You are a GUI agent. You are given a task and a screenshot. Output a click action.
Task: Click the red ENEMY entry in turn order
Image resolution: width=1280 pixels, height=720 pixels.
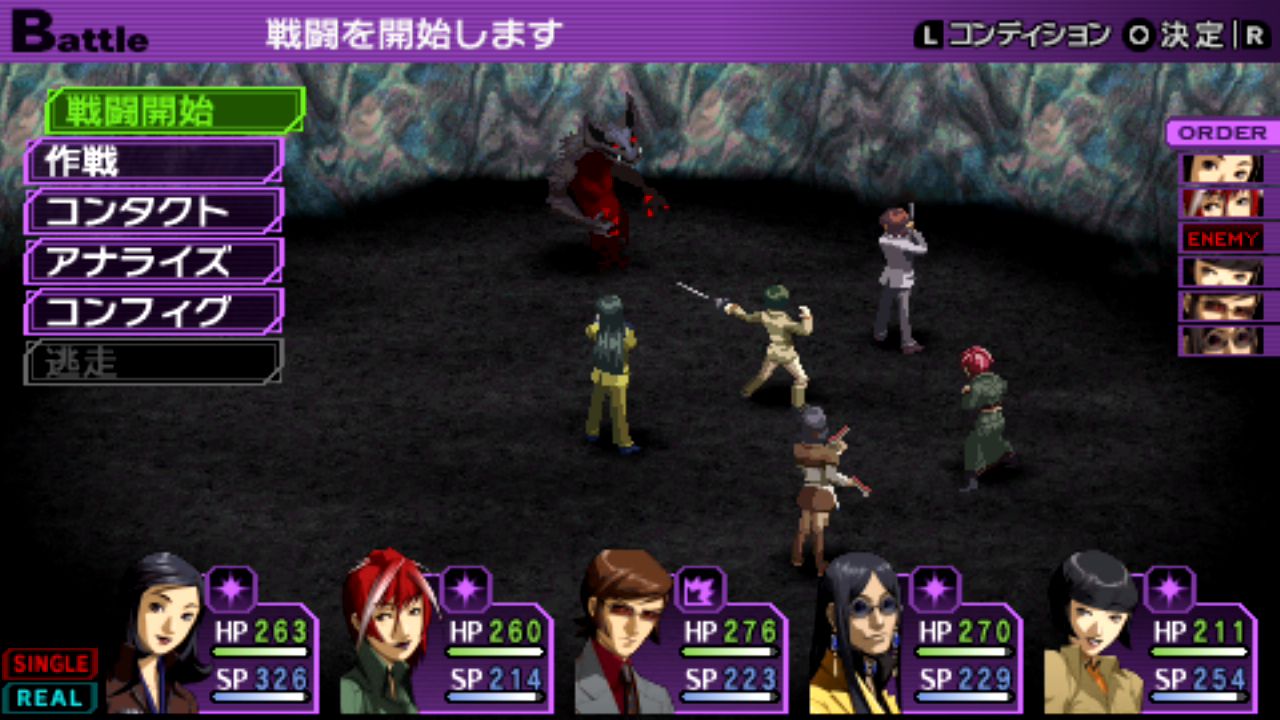(x=1223, y=238)
